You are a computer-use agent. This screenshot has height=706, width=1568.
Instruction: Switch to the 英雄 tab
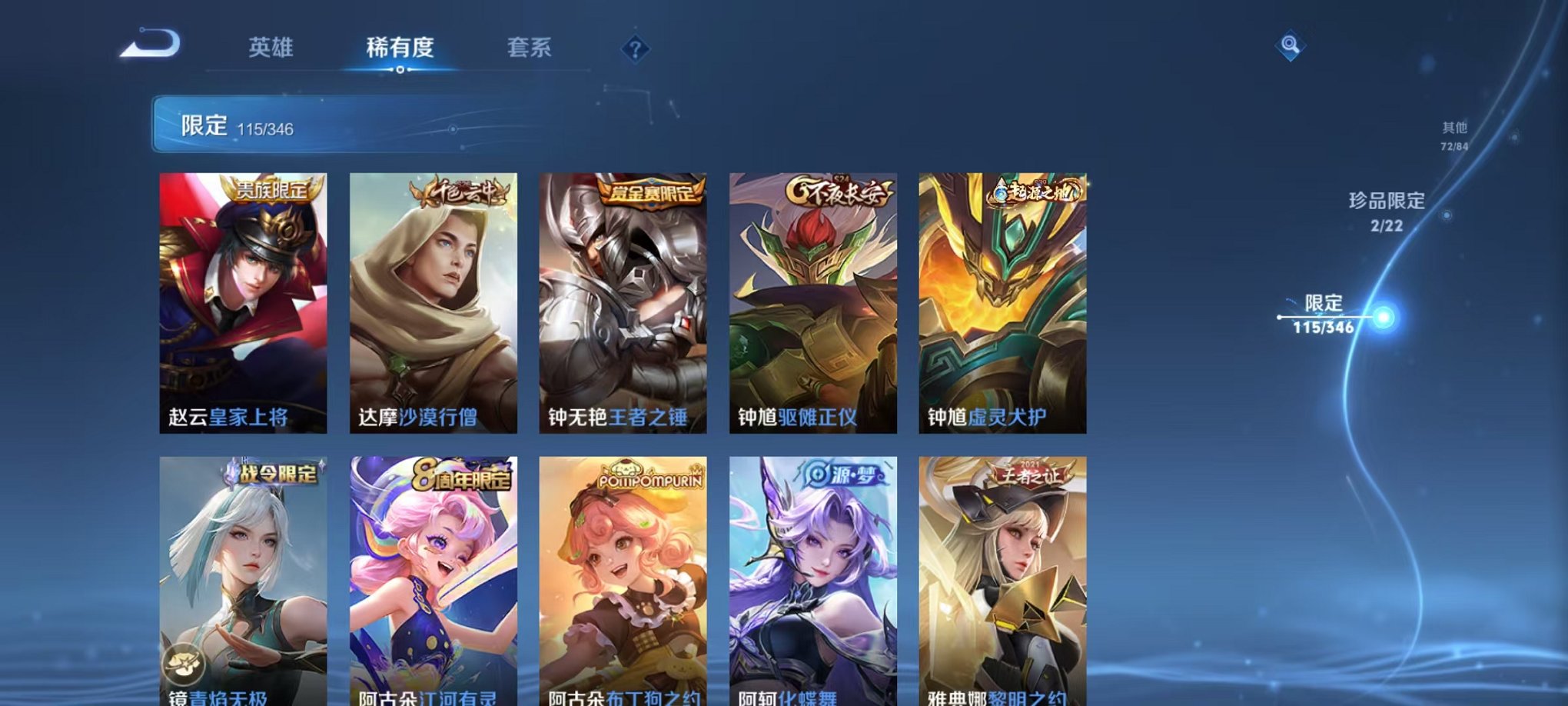point(271,48)
